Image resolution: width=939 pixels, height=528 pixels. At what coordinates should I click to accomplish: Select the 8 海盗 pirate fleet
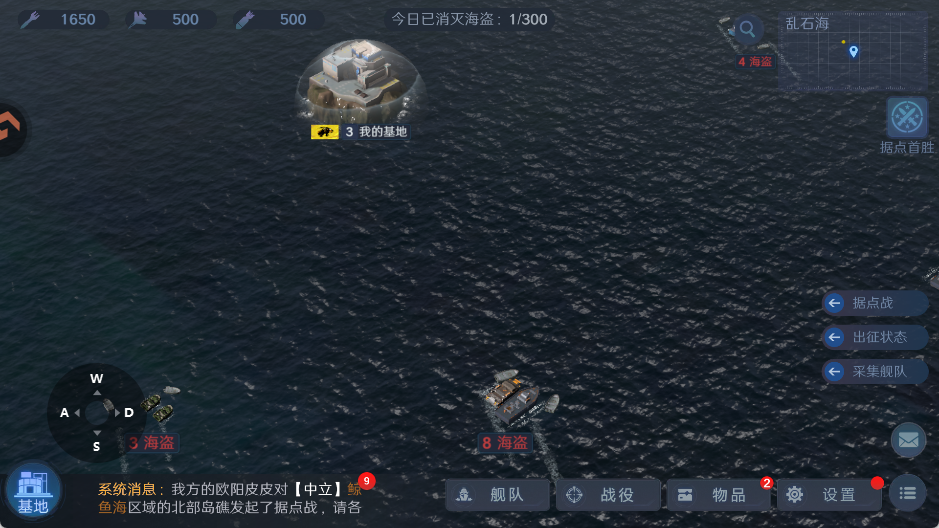pyautogui.click(x=511, y=398)
